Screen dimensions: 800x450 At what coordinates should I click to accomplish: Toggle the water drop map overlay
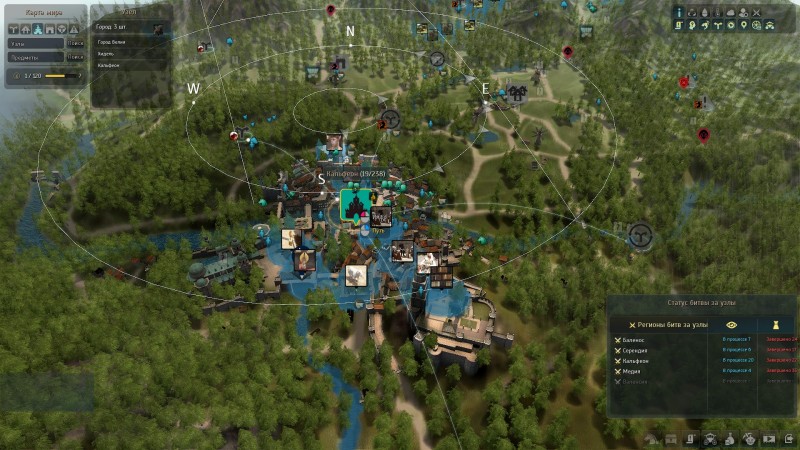pyautogui.click(x=706, y=12)
